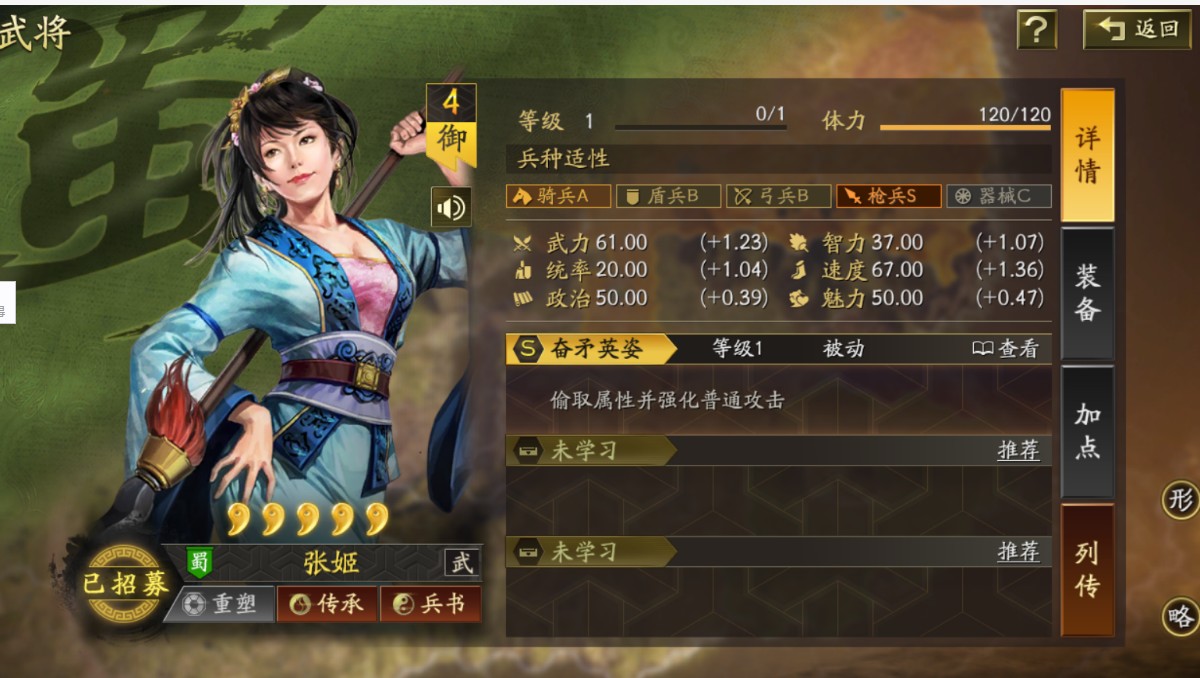Switch to the 详情 details tab
Image resolution: width=1200 pixels, height=678 pixels.
coord(1087,155)
